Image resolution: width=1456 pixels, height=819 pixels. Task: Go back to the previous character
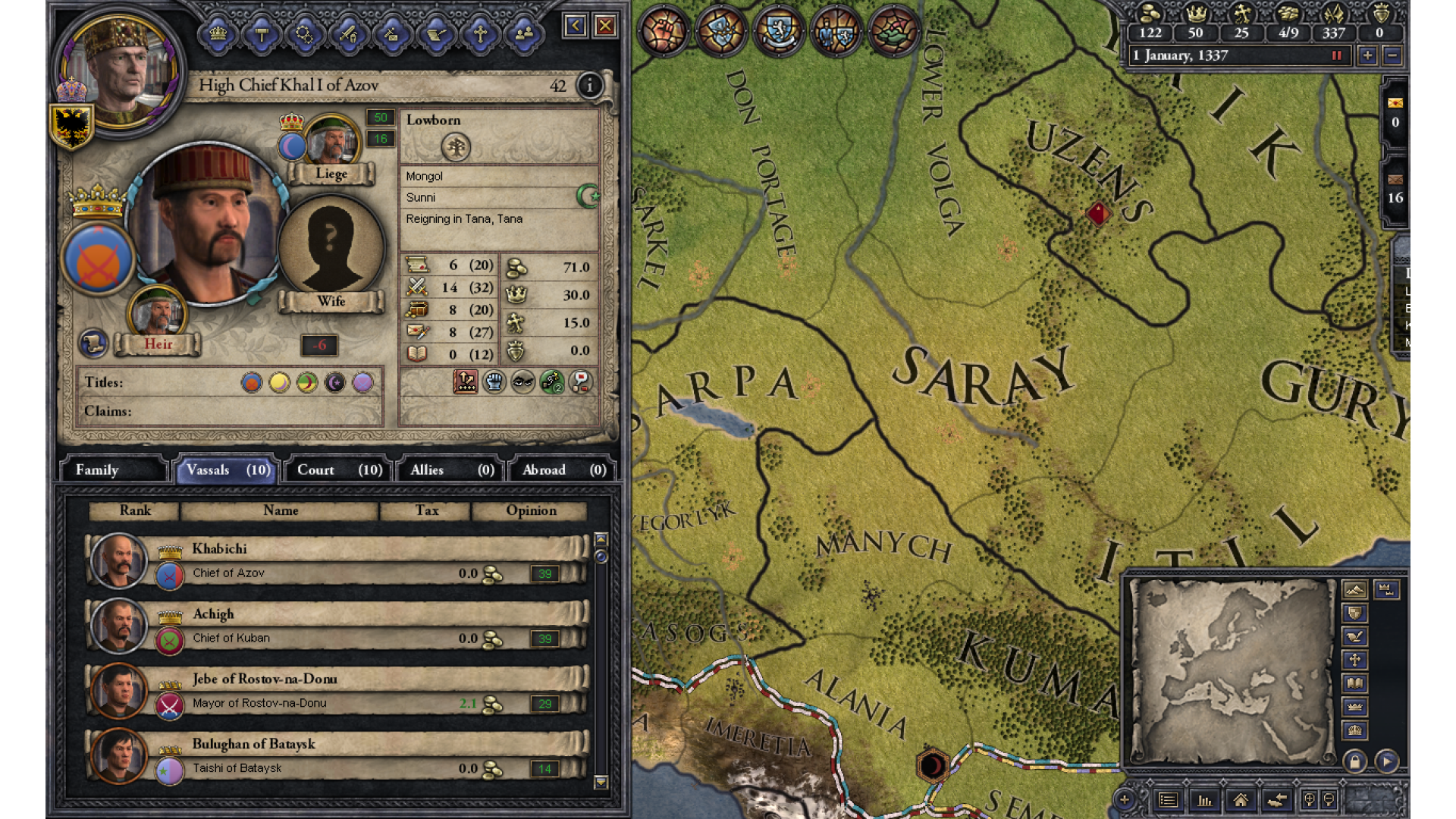pyautogui.click(x=575, y=27)
